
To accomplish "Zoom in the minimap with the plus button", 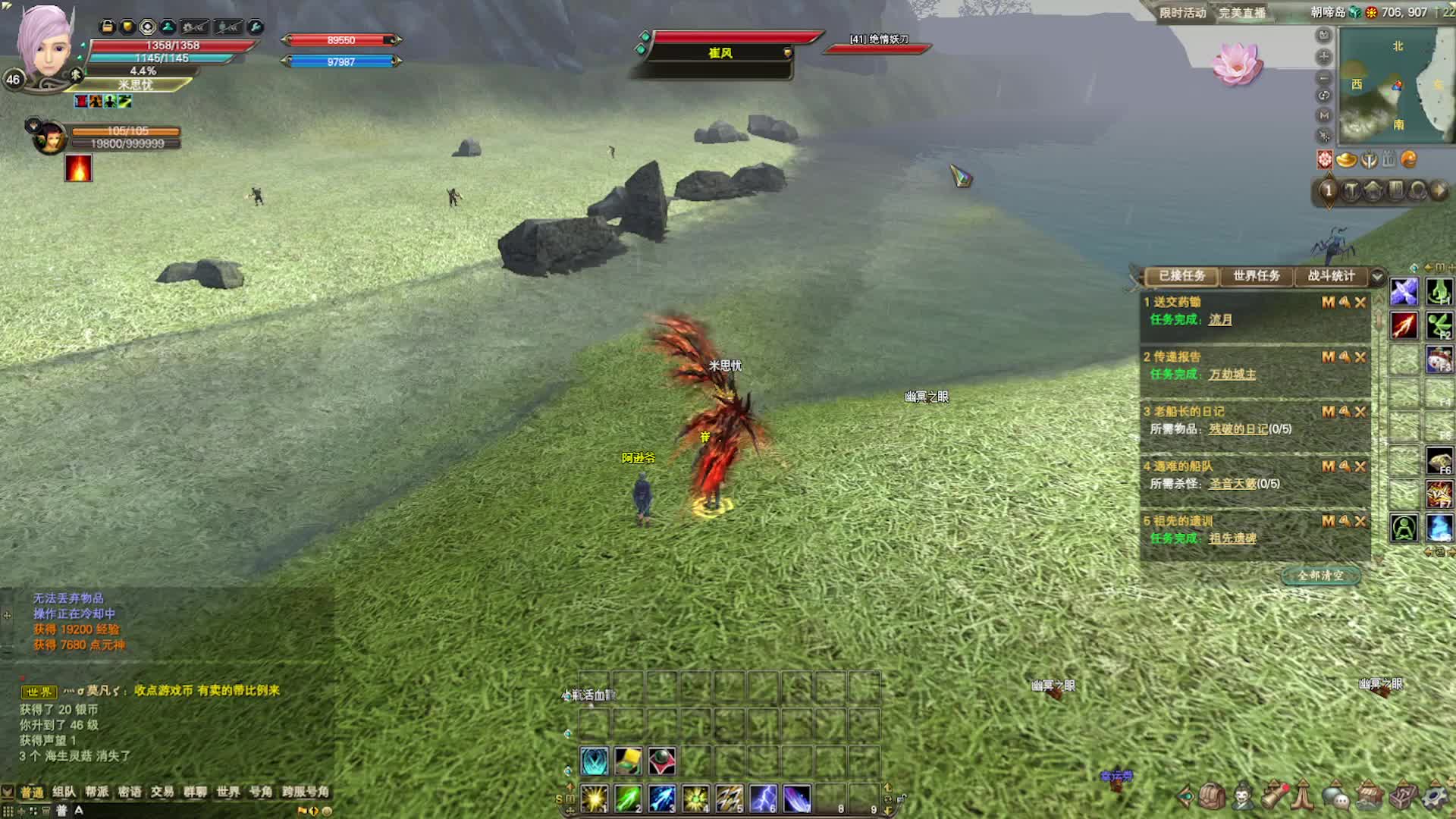I will tap(1324, 57).
